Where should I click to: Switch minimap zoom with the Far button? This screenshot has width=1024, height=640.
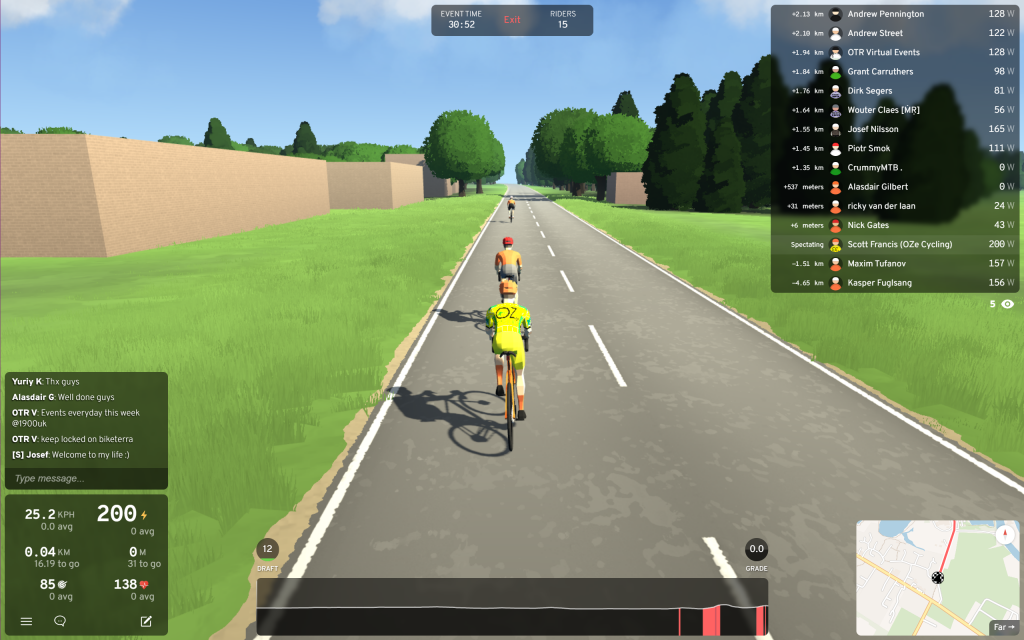(1002, 628)
